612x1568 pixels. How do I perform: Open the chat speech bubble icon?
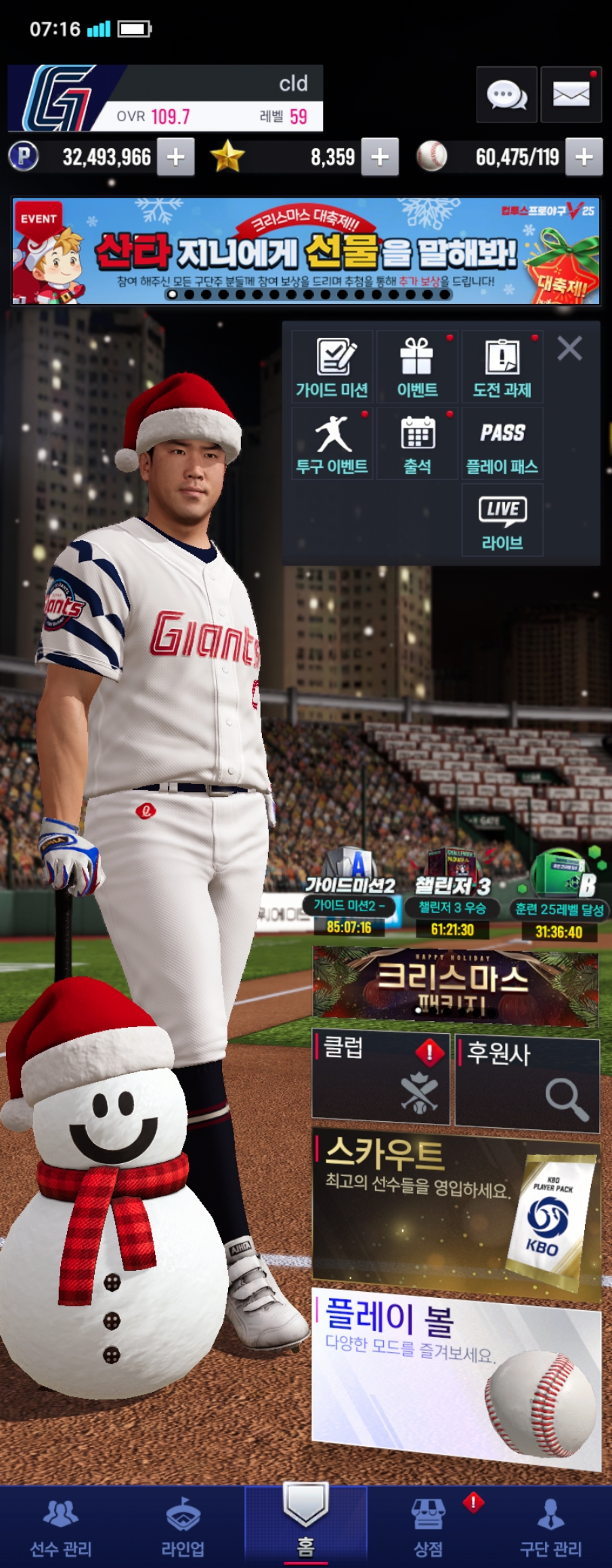(x=506, y=95)
